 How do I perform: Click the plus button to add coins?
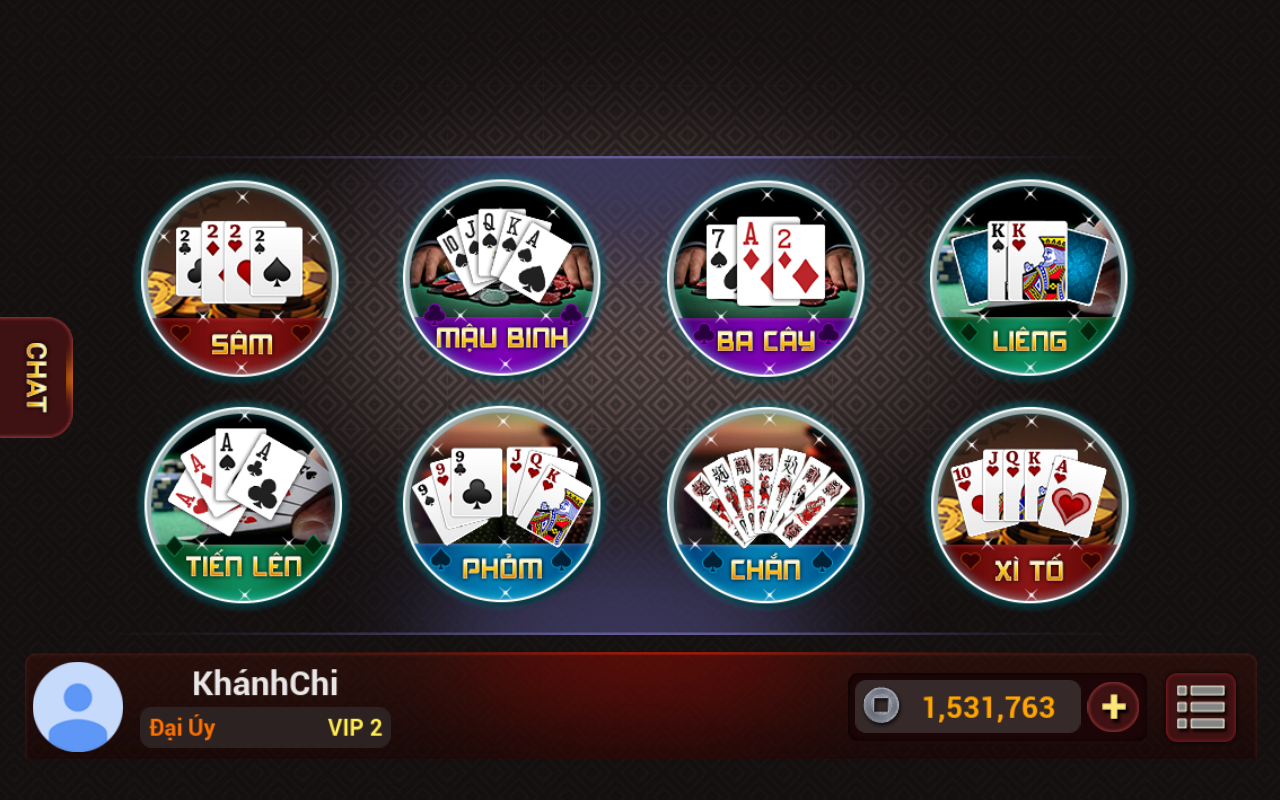(x=1113, y=707)
